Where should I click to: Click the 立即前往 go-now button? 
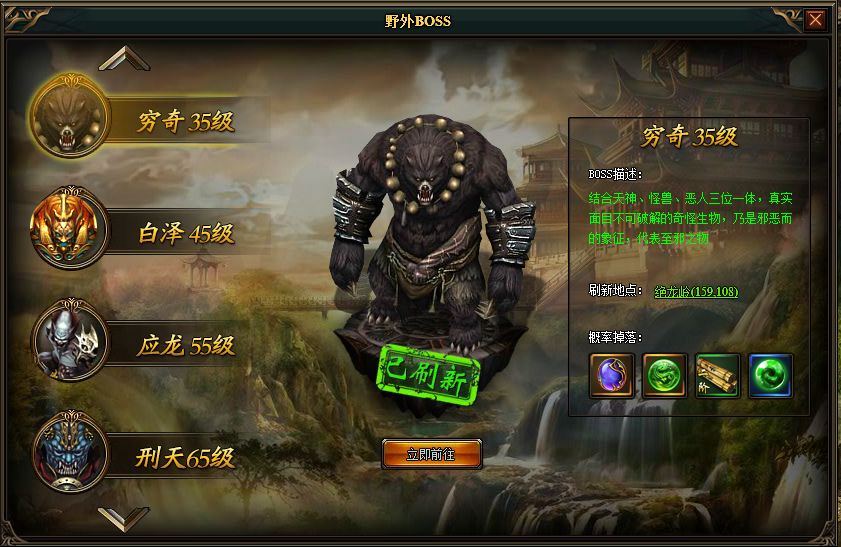click(431, 454)
